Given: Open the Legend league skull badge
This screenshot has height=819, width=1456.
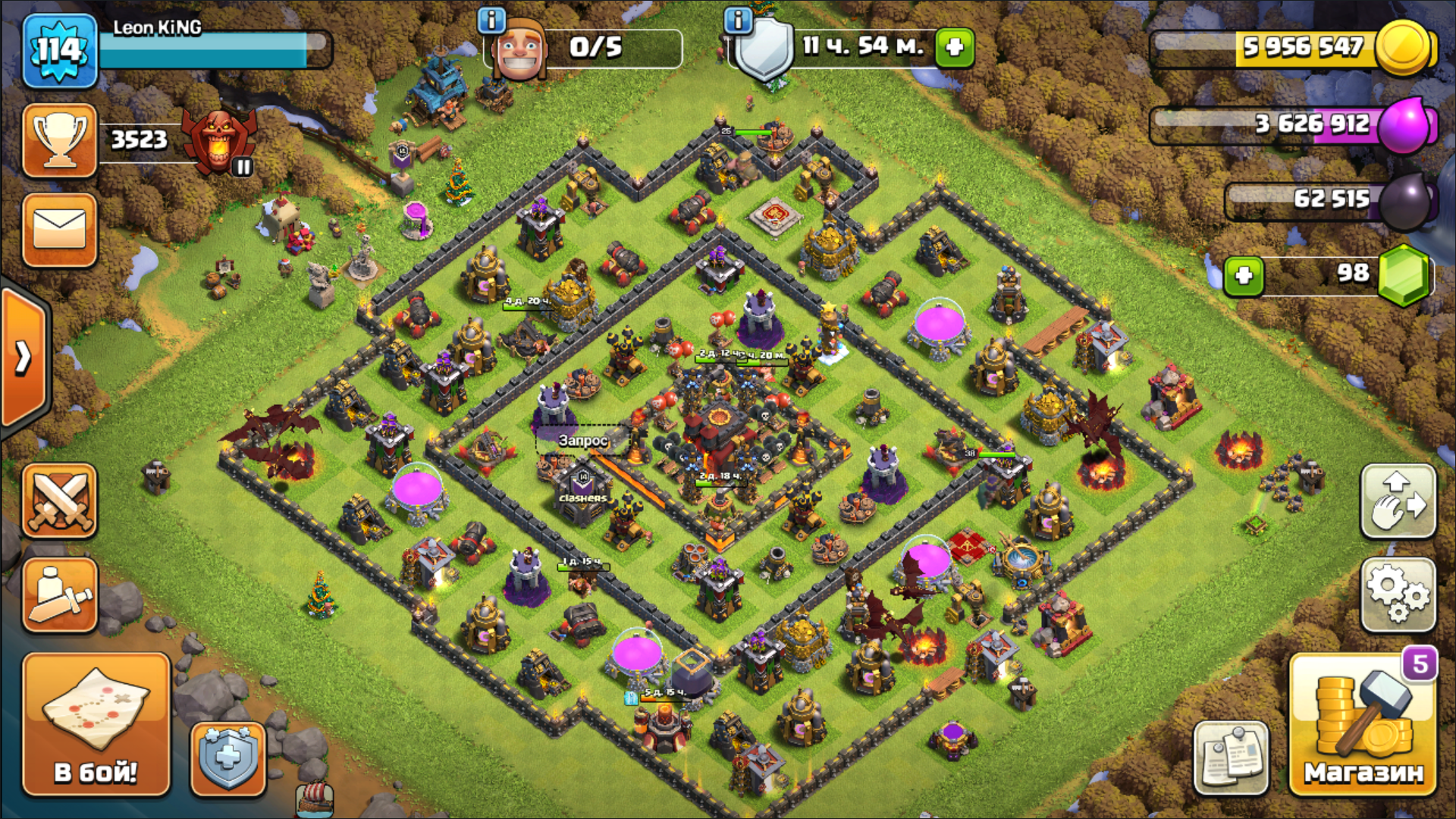Looking at the screenshot, I should click(219, 140).
